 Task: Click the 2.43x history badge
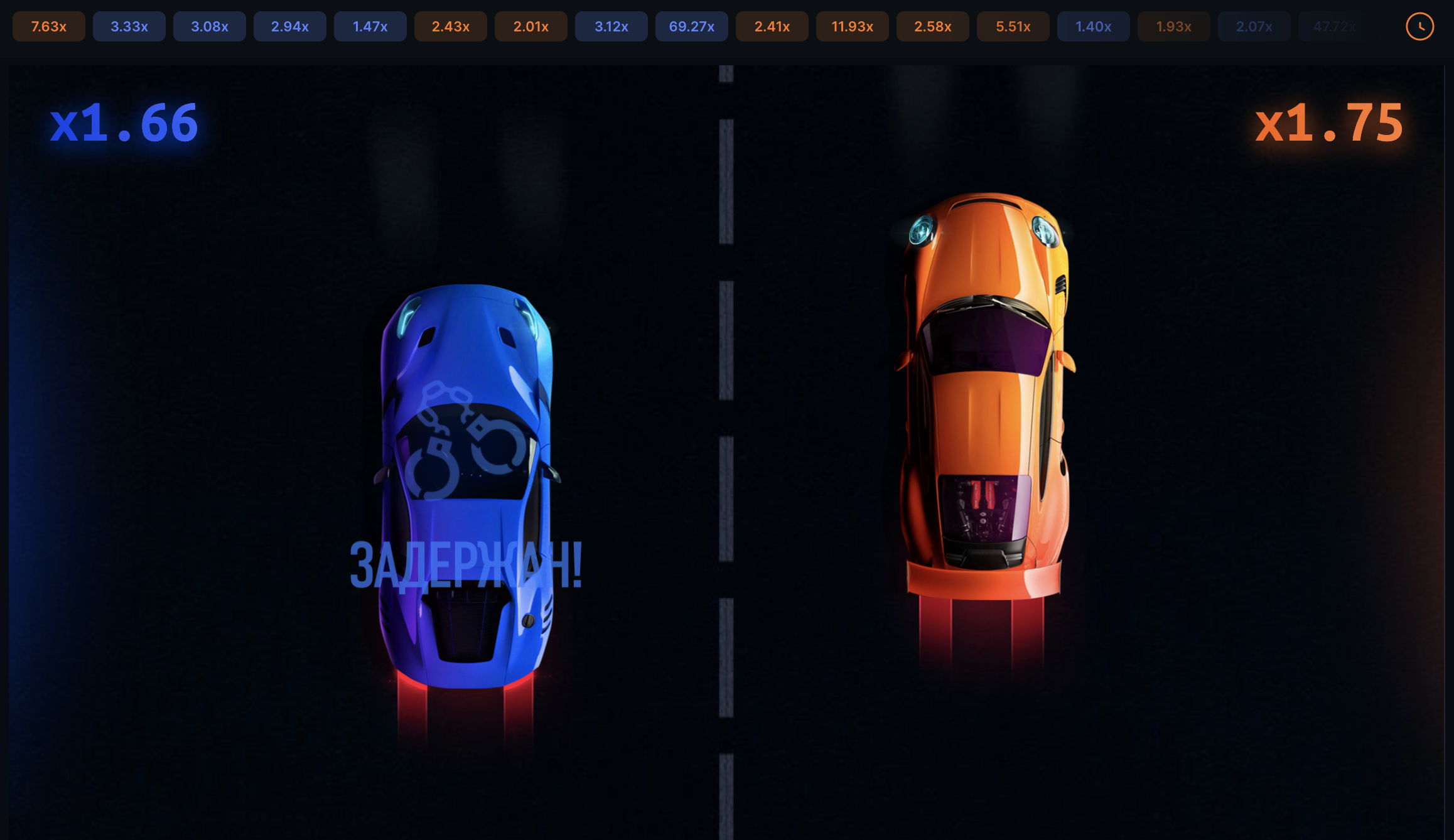(x=451, y=26)
